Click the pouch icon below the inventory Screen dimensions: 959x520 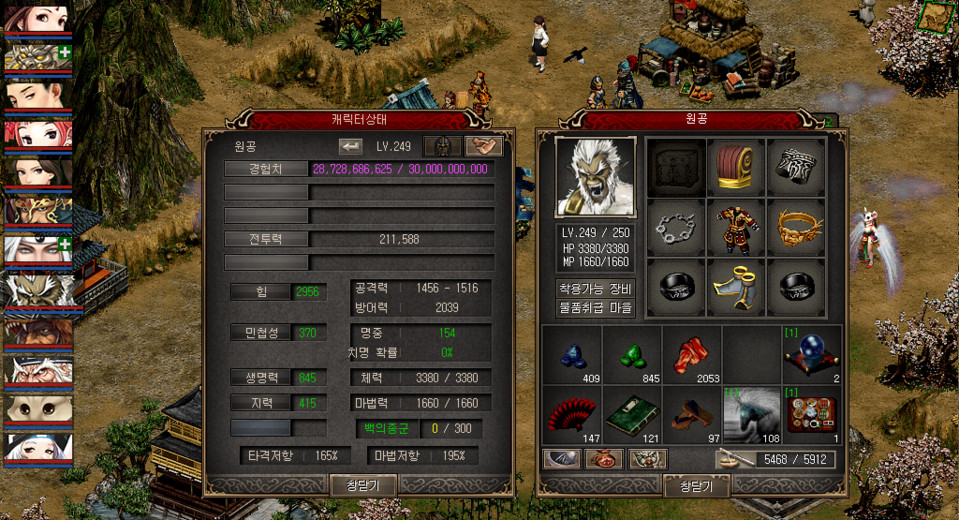(602, 459)
